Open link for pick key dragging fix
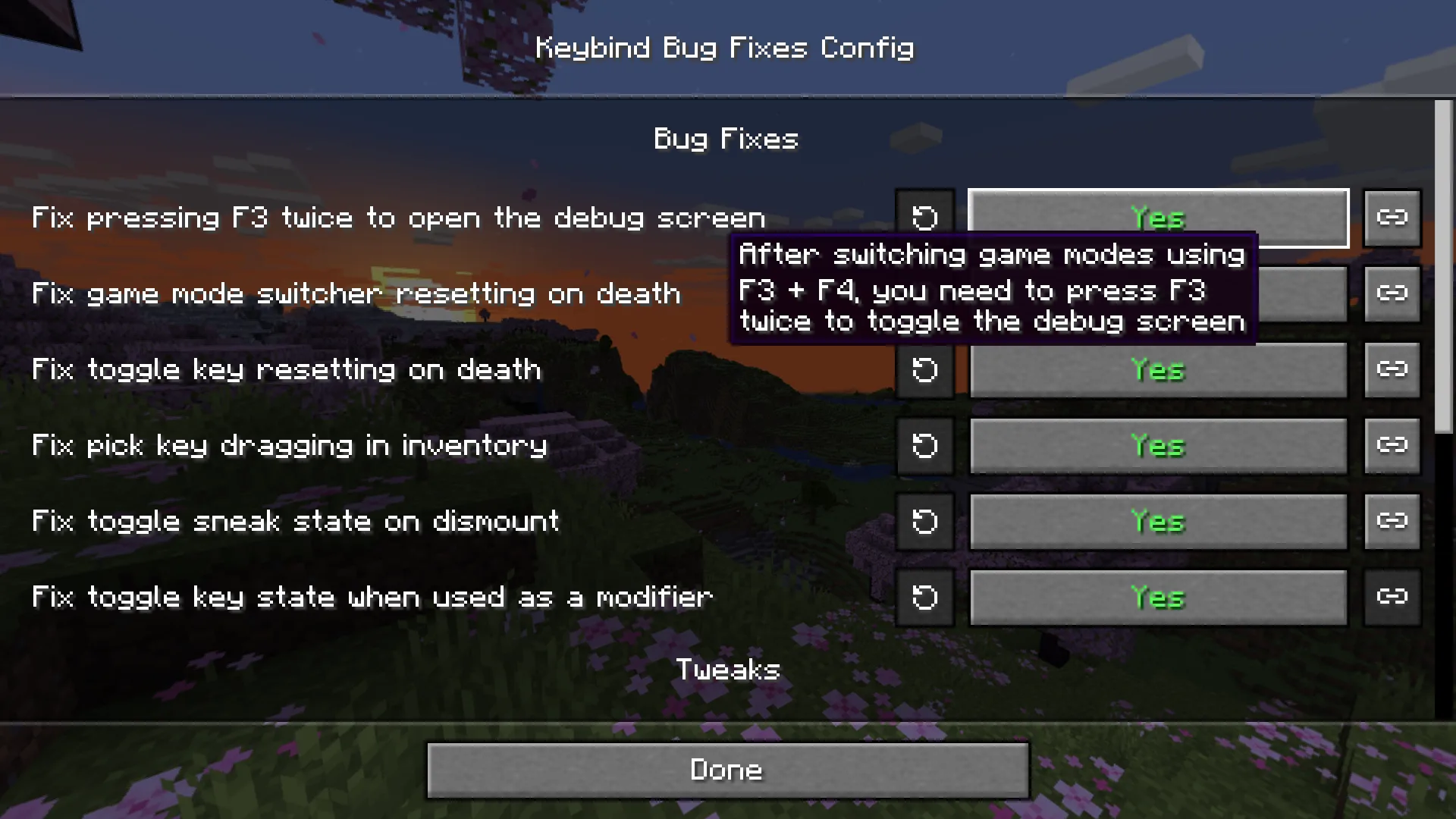Viewport: 1456px width, 819px height. (x=1392, y=446)
